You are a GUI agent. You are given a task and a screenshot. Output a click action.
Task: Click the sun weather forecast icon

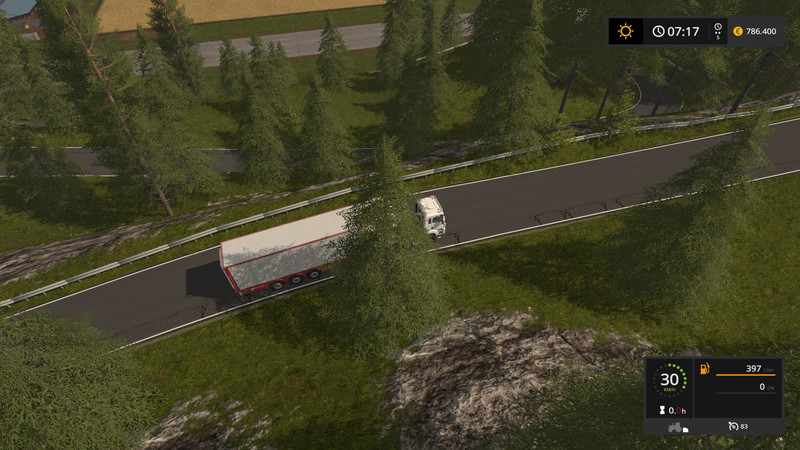[626, 31]
